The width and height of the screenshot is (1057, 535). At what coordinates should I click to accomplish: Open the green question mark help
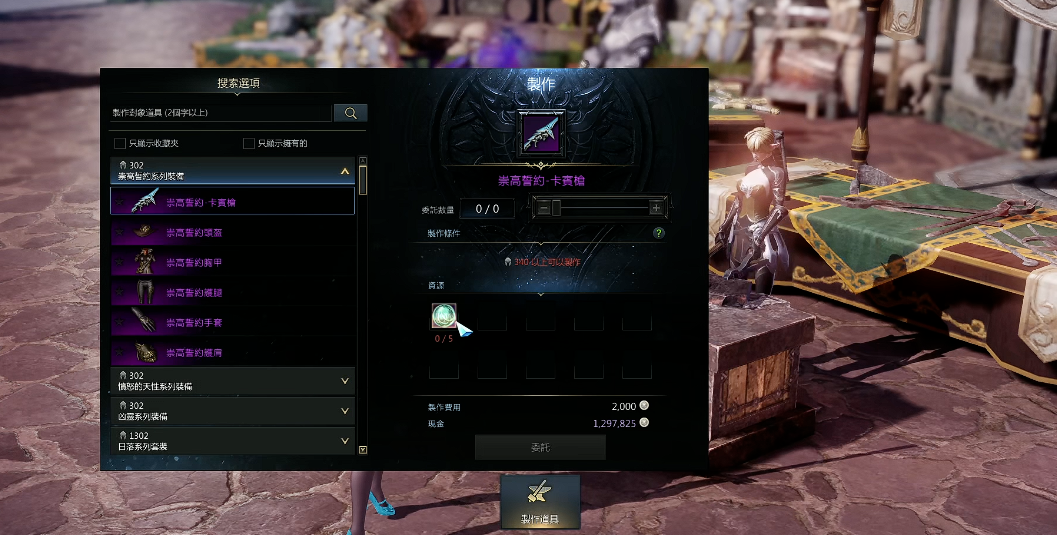pos(659,233)
